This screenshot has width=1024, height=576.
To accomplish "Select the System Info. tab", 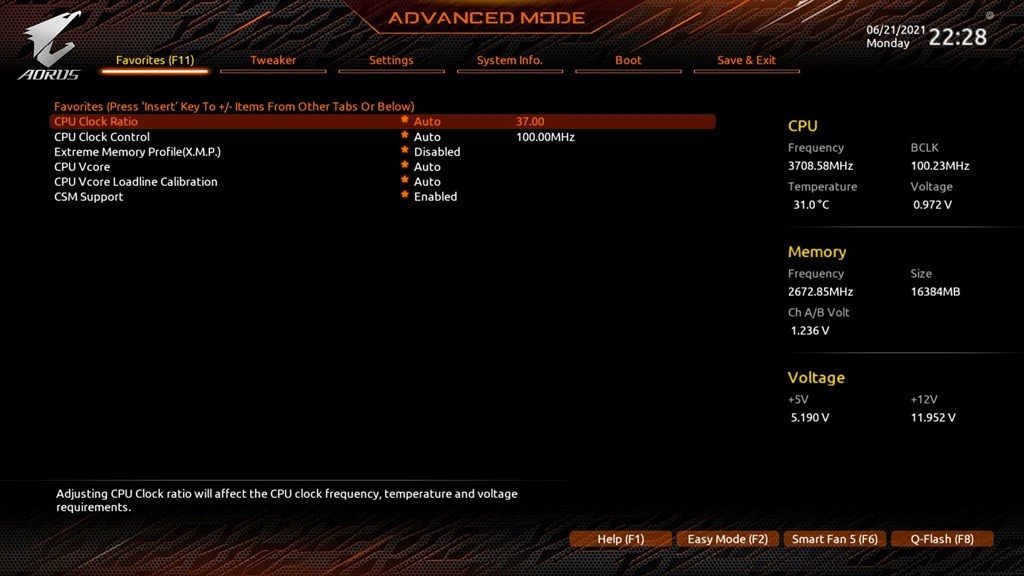I will (x=509, y=60).
